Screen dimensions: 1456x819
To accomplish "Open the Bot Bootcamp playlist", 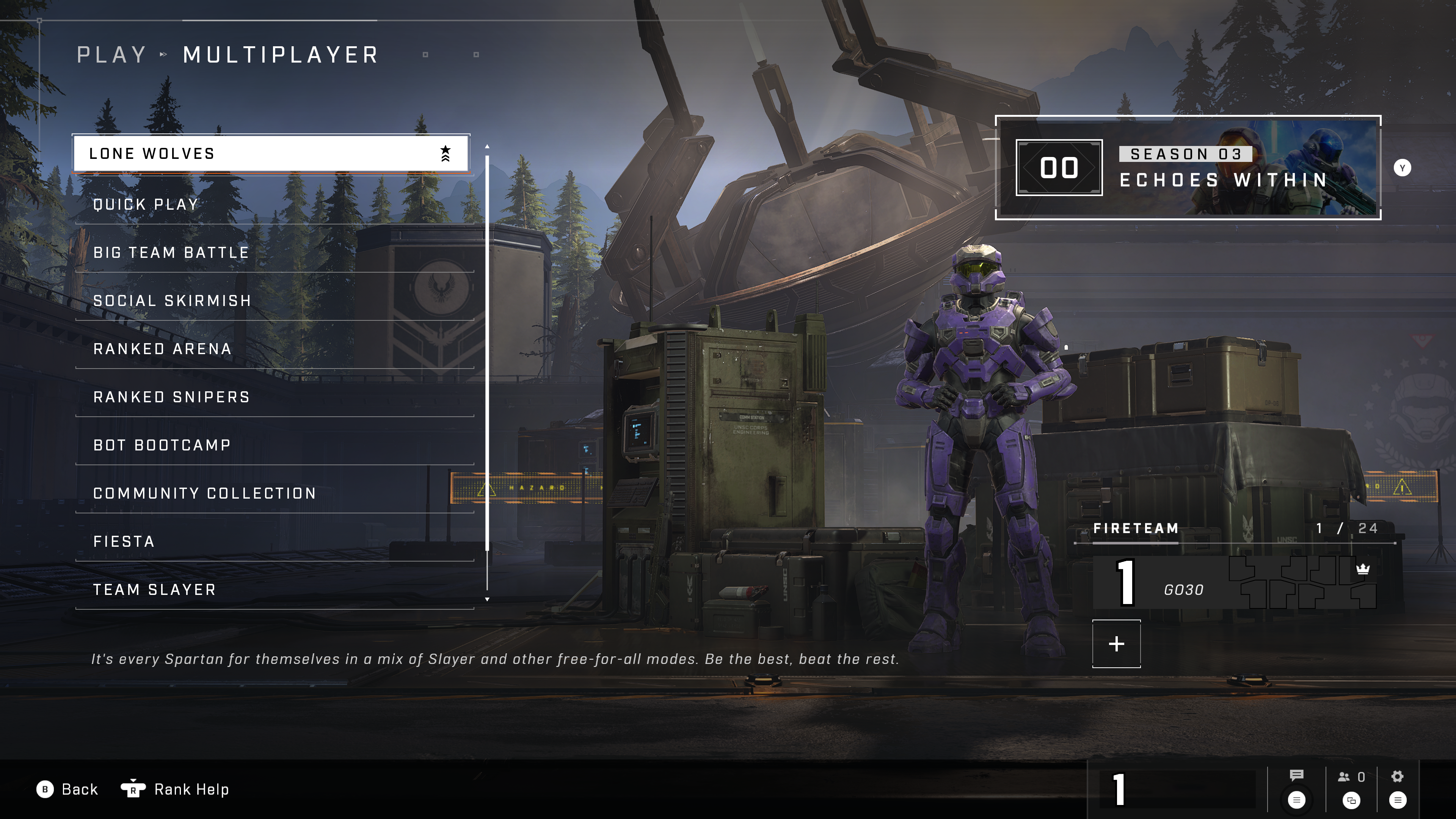I will click(274, 445).
